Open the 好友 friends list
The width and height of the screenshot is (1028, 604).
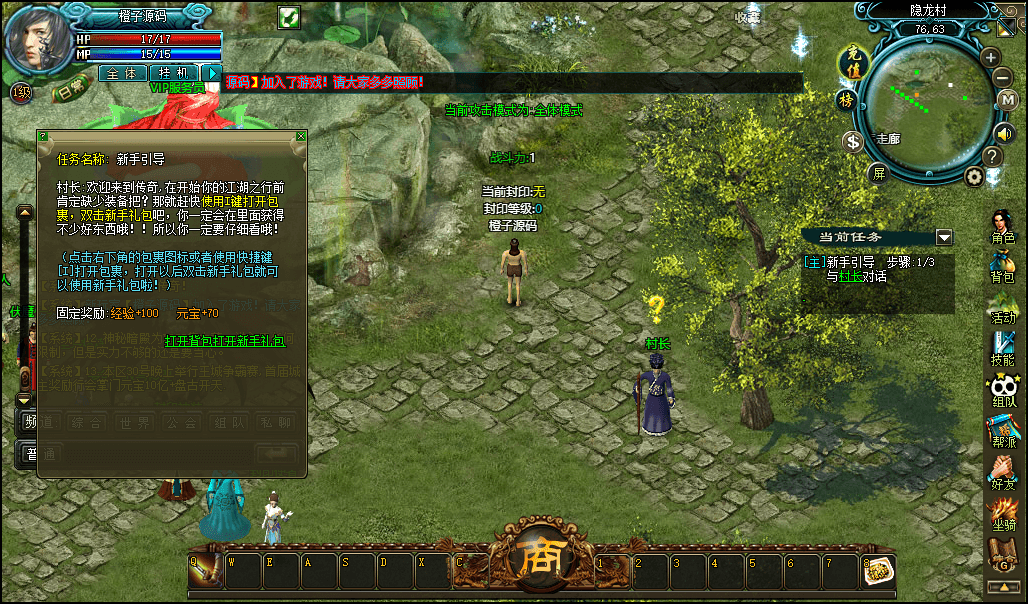tap(1002, 472)
